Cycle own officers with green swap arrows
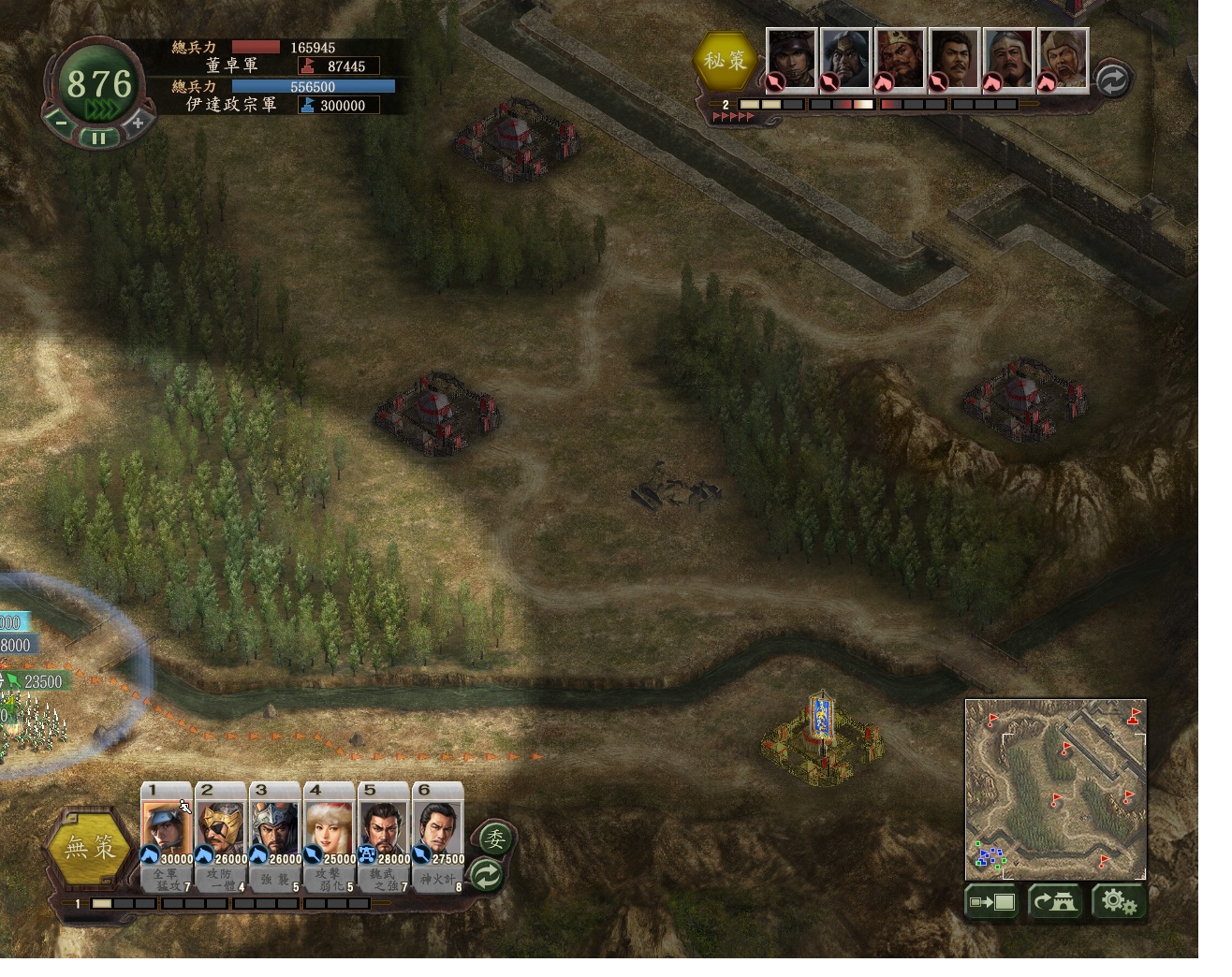 click(x=488, y=876)
